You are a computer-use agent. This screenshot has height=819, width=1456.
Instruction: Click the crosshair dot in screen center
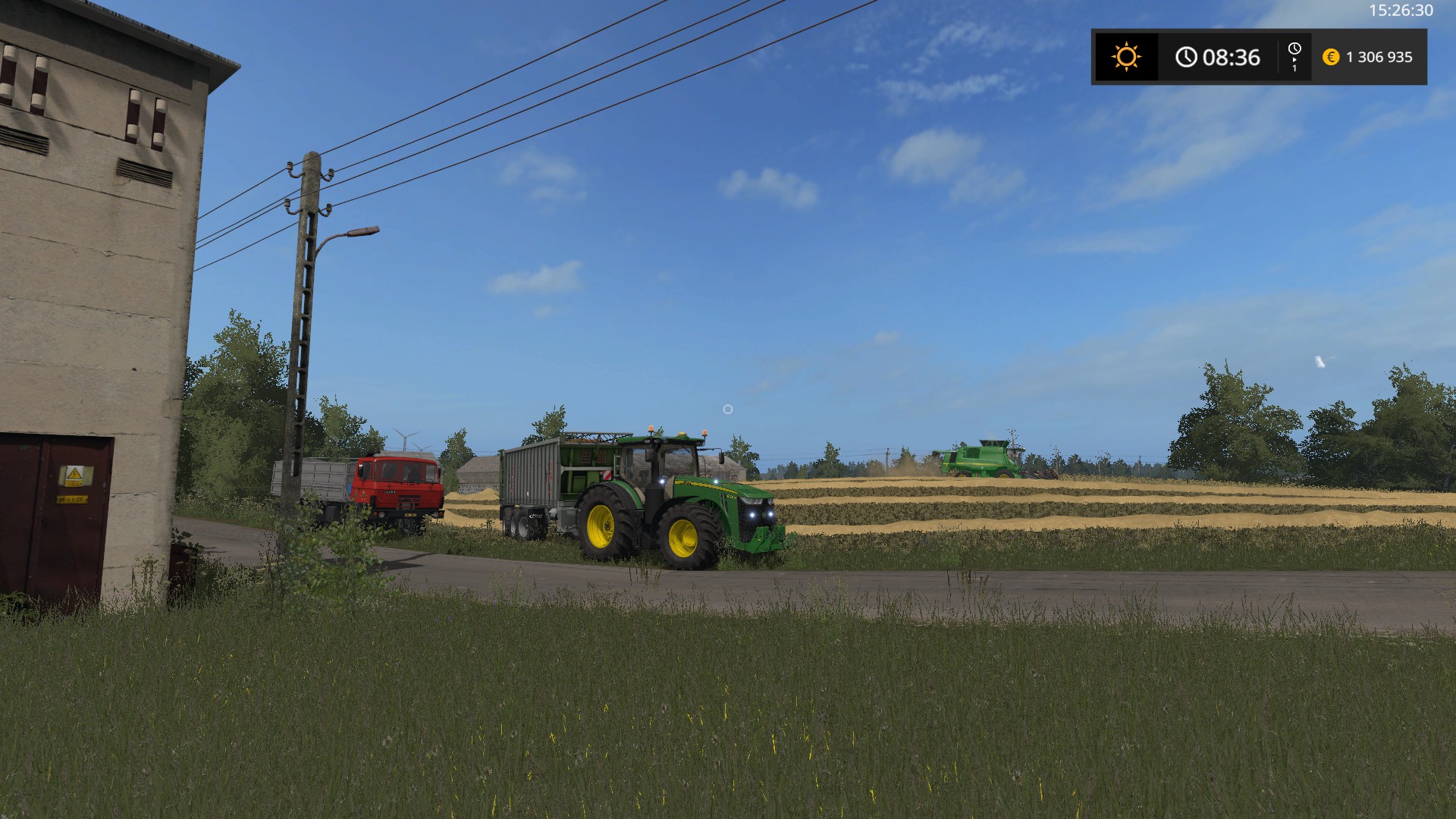tap(727, 409)
